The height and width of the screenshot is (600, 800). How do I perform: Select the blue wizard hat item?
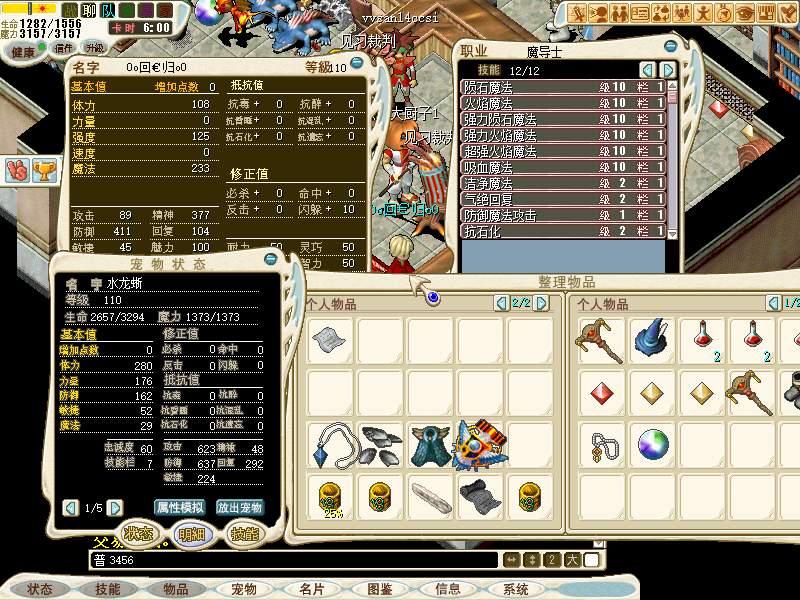click(653, 341)
